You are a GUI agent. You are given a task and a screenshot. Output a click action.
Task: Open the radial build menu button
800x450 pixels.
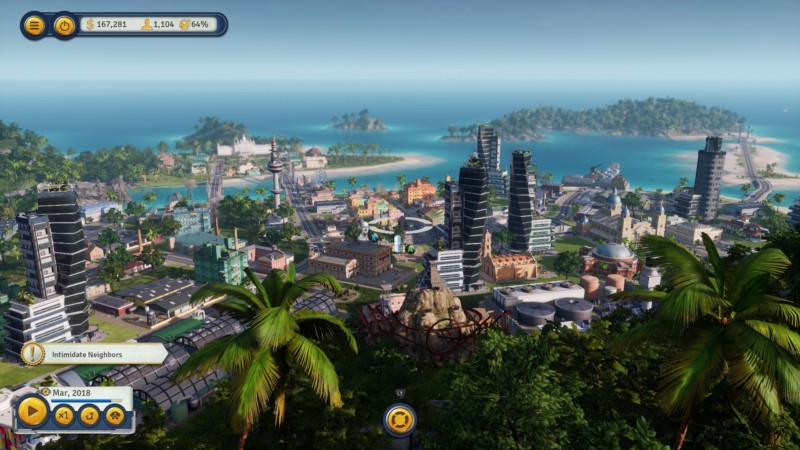399,419
